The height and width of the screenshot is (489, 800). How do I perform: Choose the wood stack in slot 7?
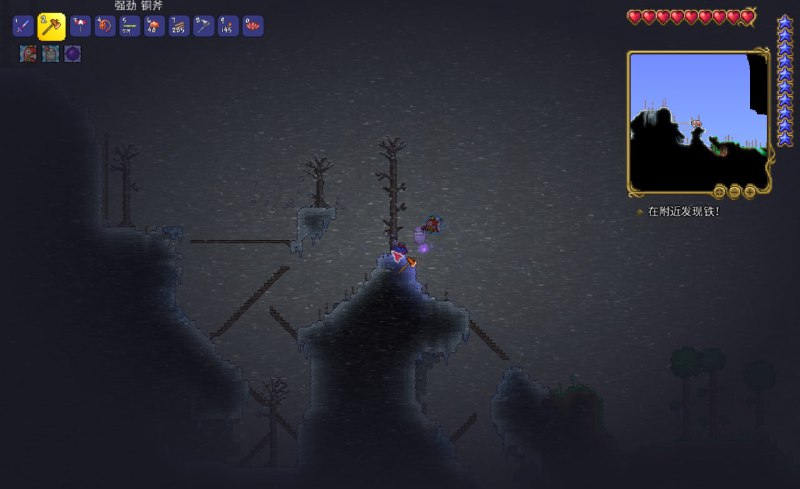(180, 26)
